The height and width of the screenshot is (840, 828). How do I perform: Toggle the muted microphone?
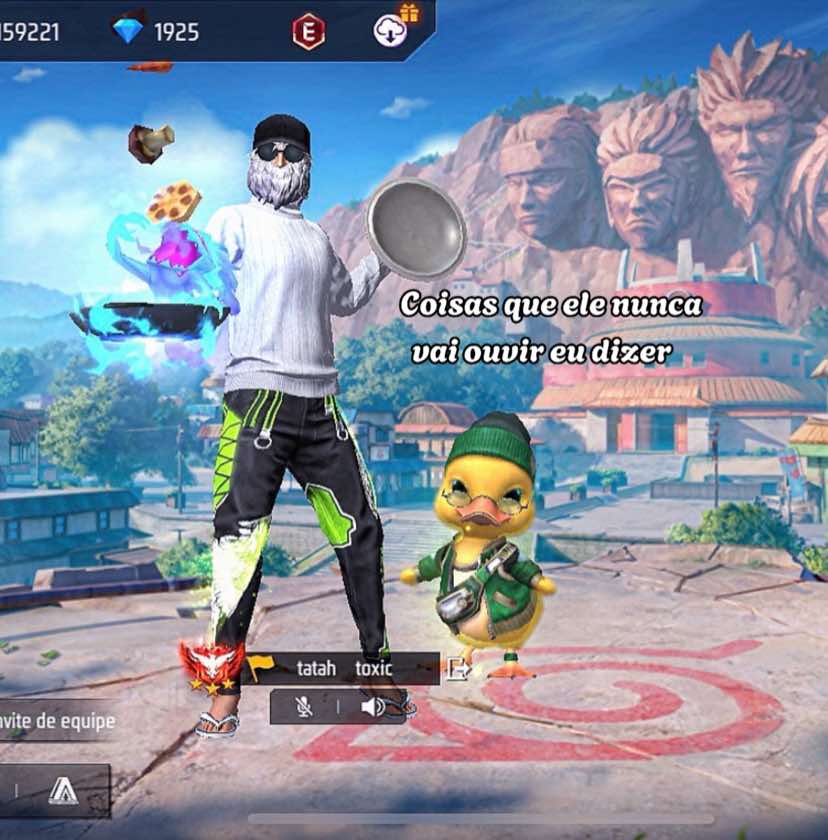tap(304, 707)
